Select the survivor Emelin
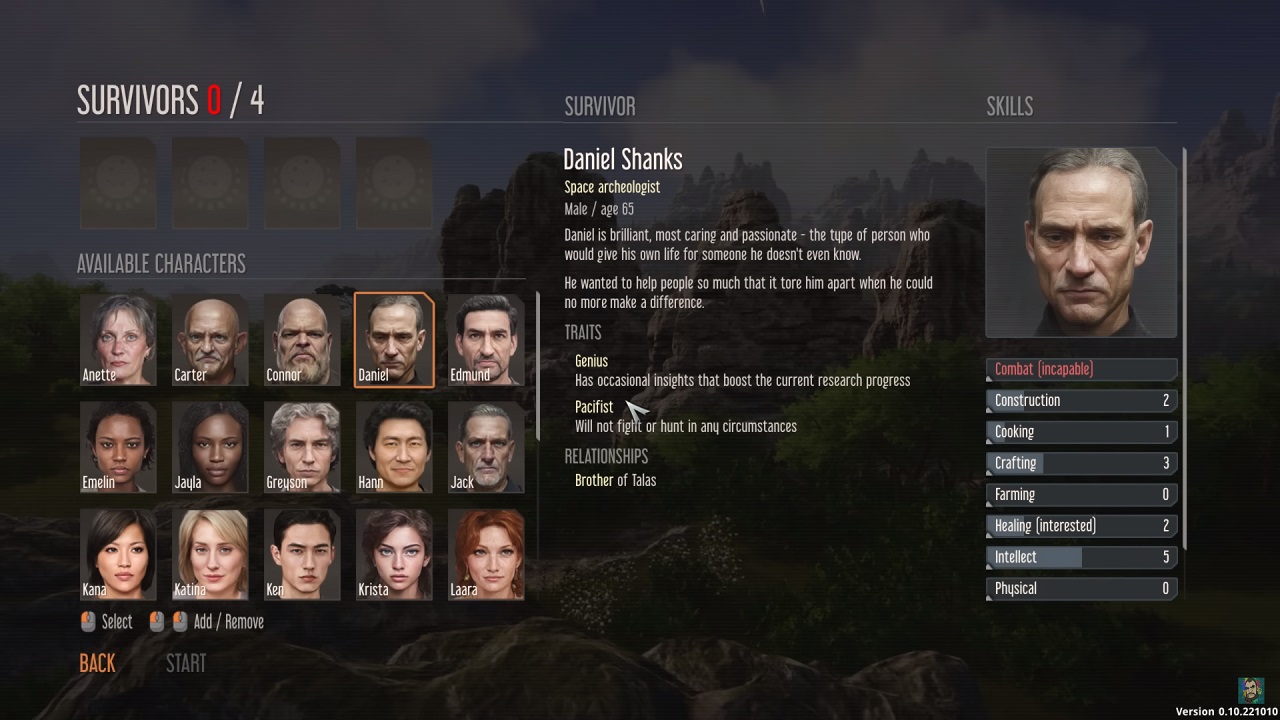 (x=118, y=447)
